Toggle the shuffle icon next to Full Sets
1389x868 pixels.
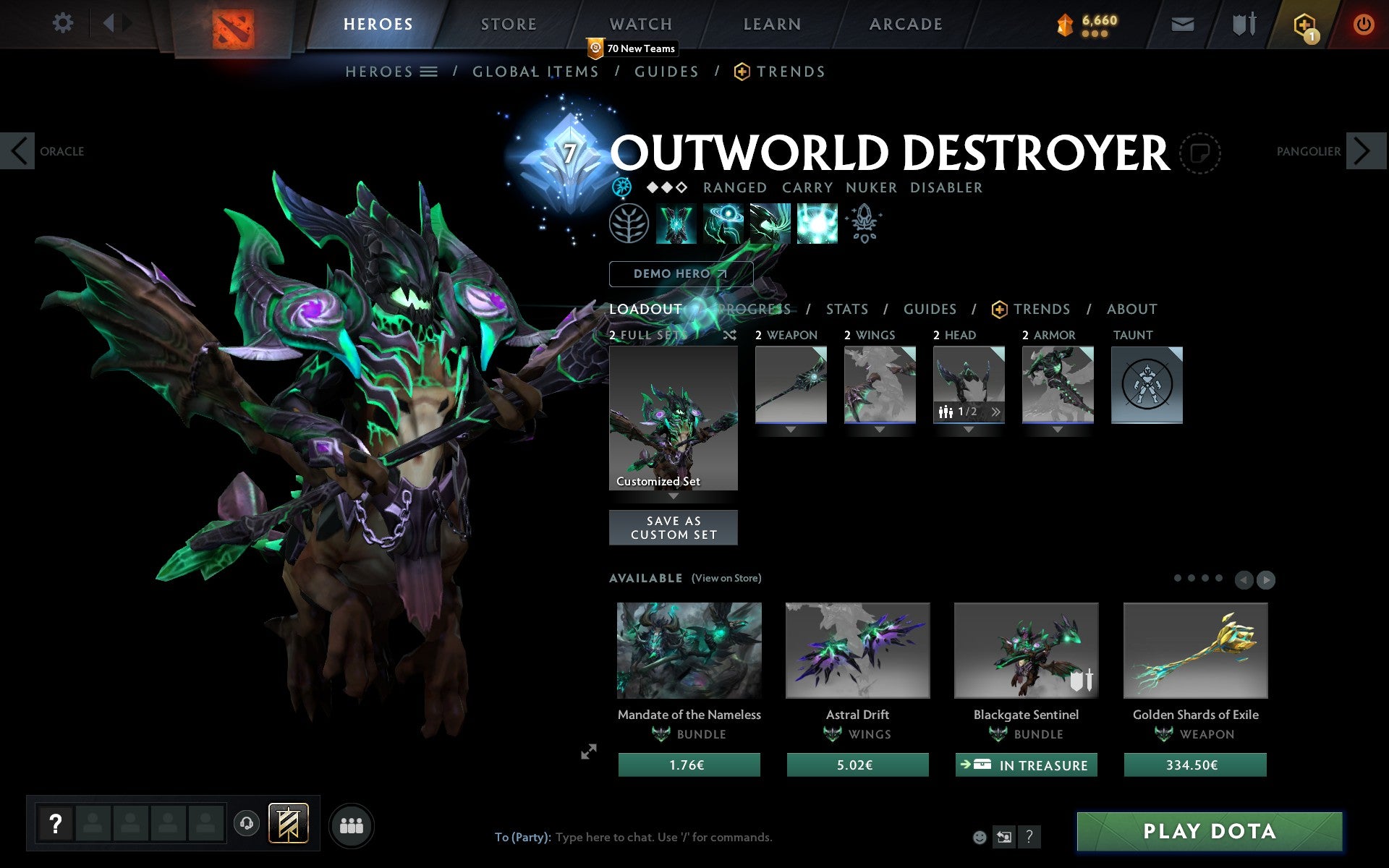tap(730, 335)
